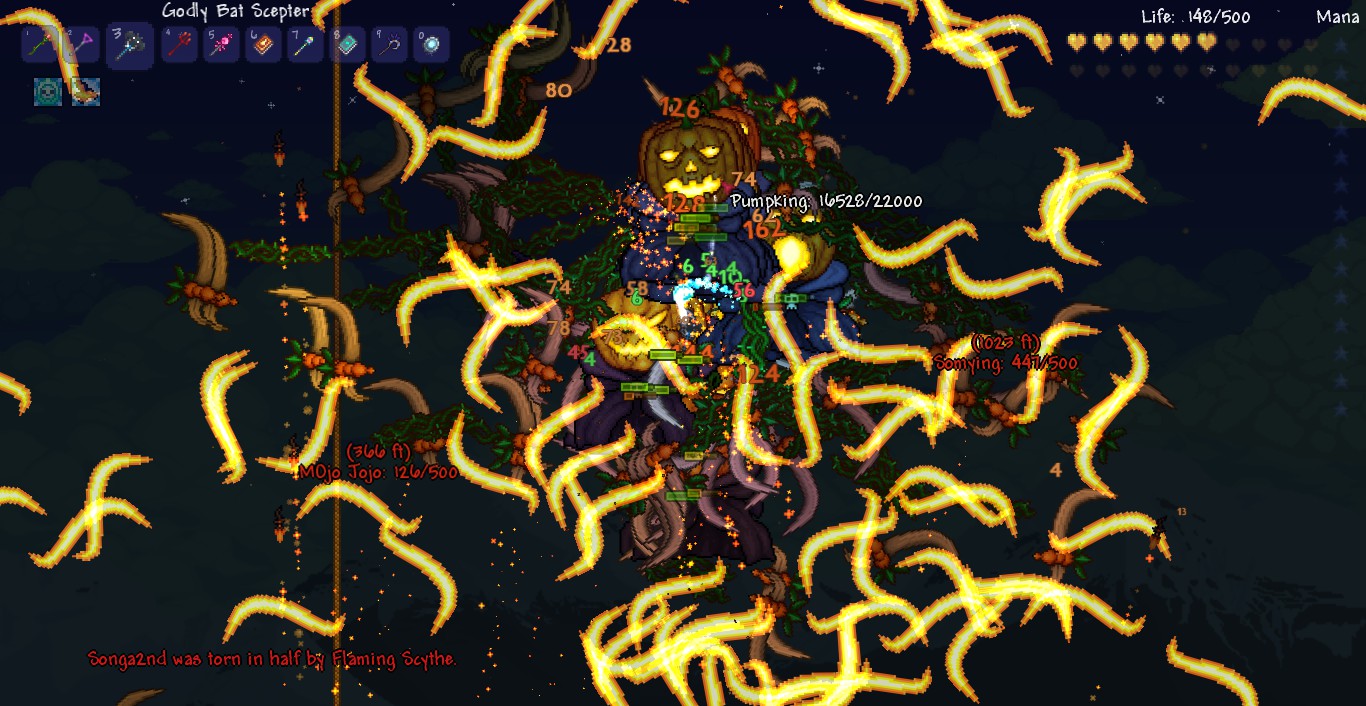Select the purple triangle-tipped staff in slot 2

click(81, 45)
